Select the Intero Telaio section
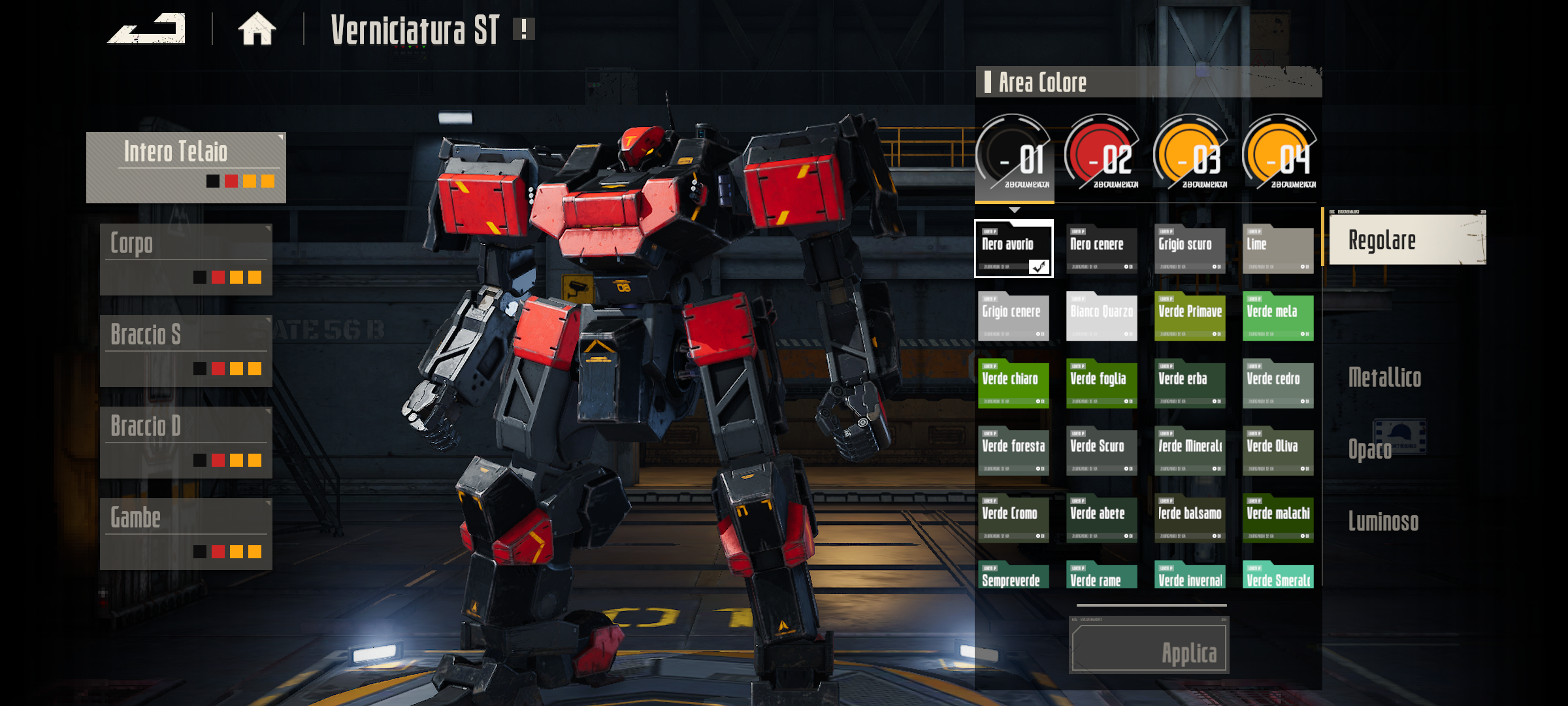This screenshot has width=1568, height=706. [x=186, y=167]
